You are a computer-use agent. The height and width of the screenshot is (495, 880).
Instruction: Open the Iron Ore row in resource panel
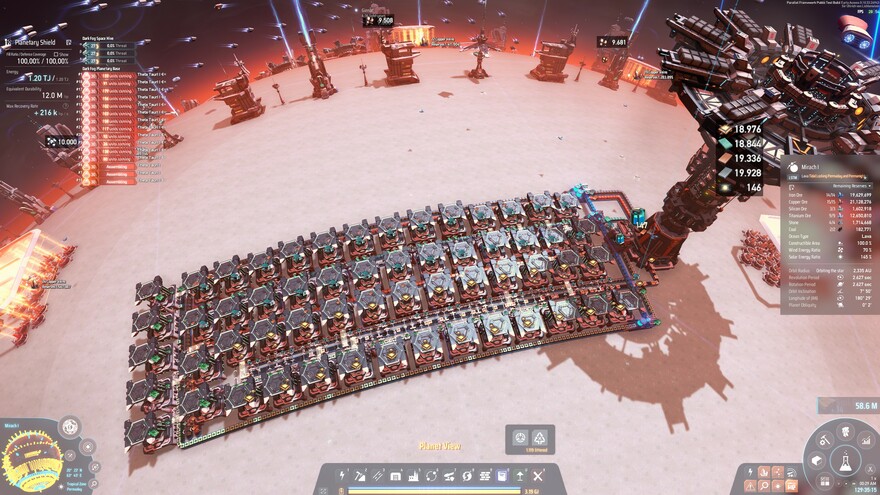(x=830, y=195)
